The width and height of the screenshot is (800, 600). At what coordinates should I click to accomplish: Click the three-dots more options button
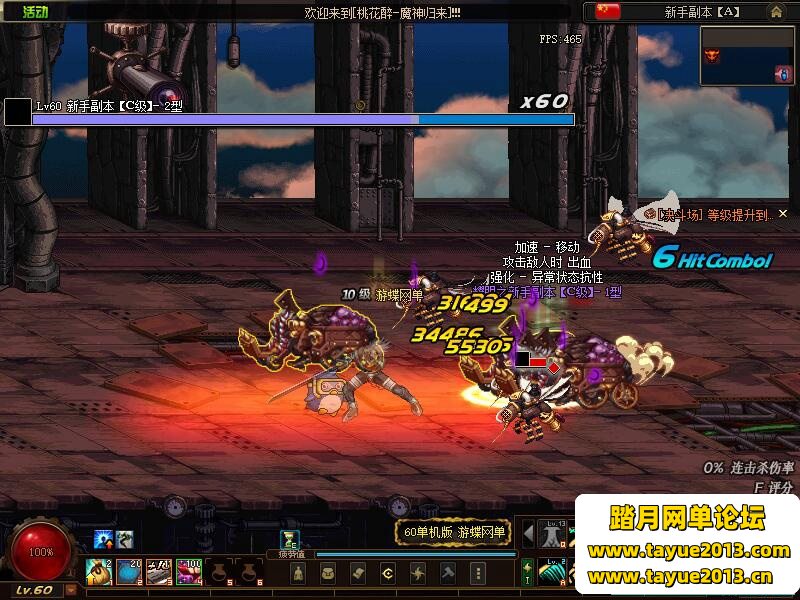(478, 573)
